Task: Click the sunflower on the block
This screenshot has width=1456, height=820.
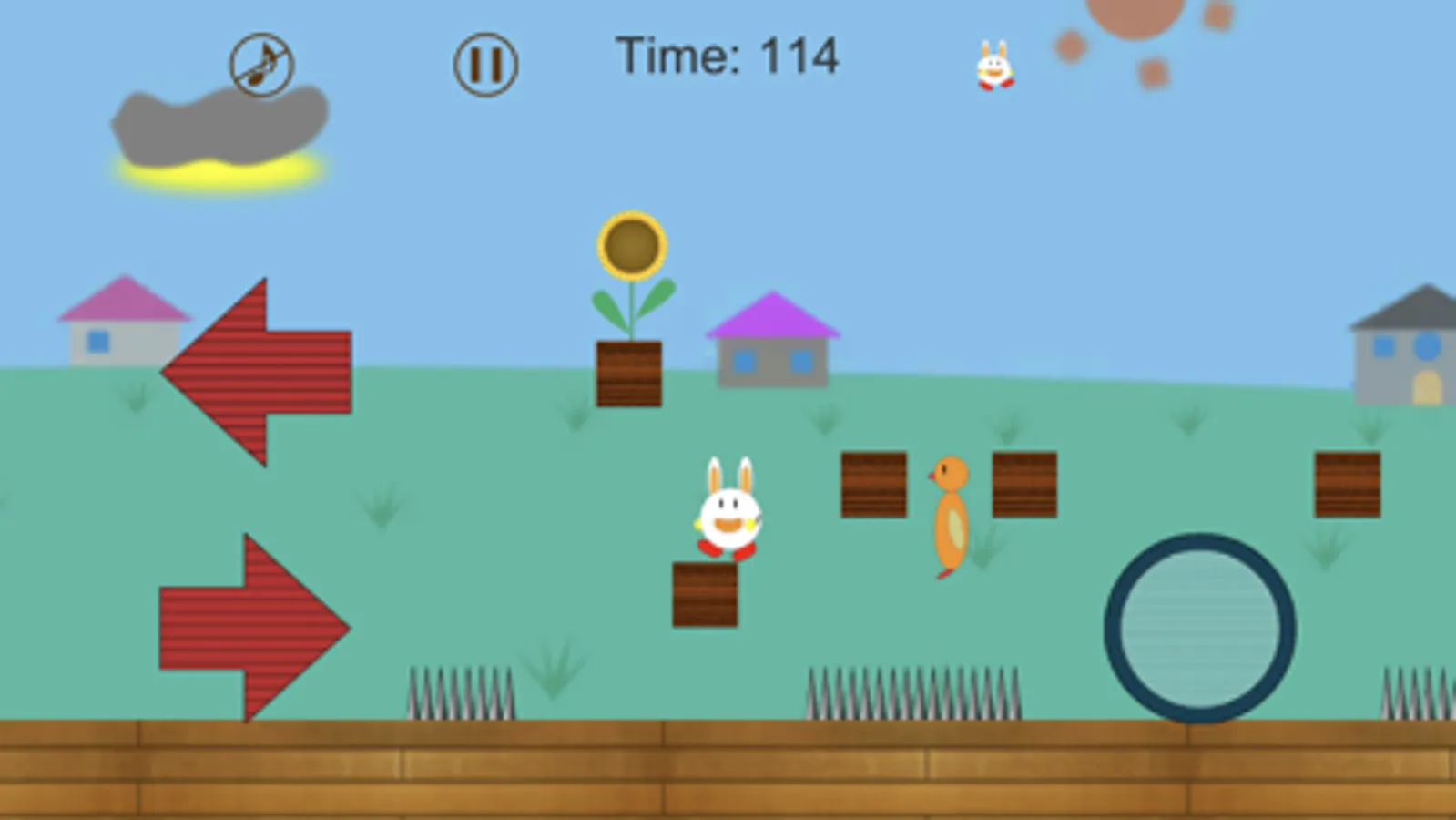Action: (630, 246)
